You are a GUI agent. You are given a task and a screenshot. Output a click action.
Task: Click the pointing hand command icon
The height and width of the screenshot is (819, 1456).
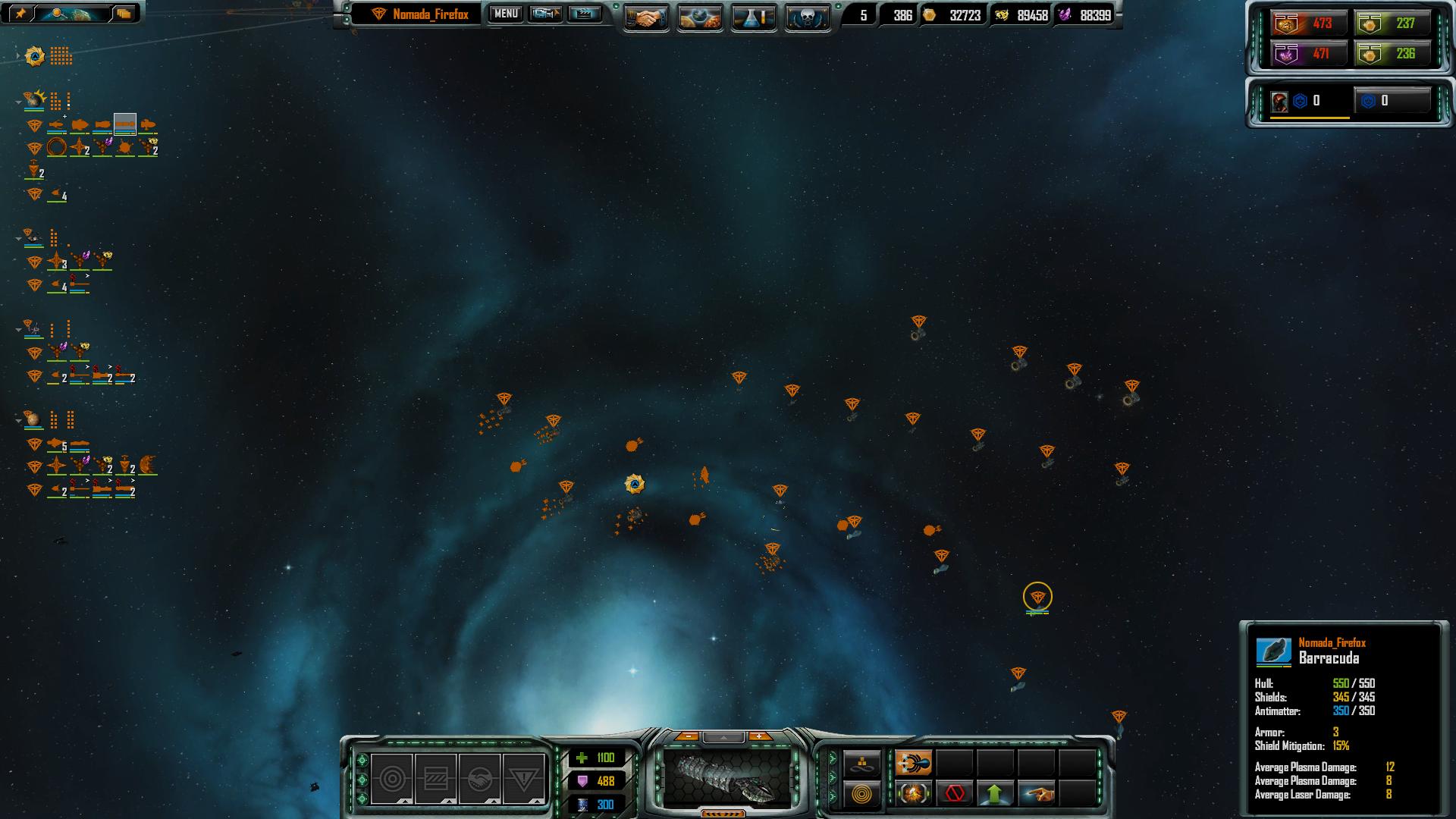click(1037, 794)
